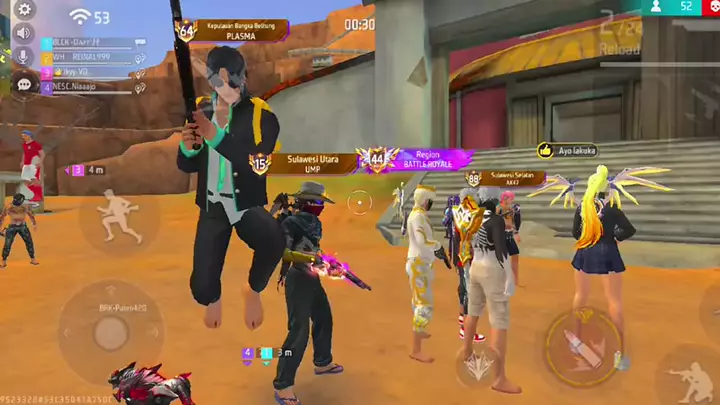Activate the winged skill button
This screenshot has height=405, width=720.
[x=478, y=365]
